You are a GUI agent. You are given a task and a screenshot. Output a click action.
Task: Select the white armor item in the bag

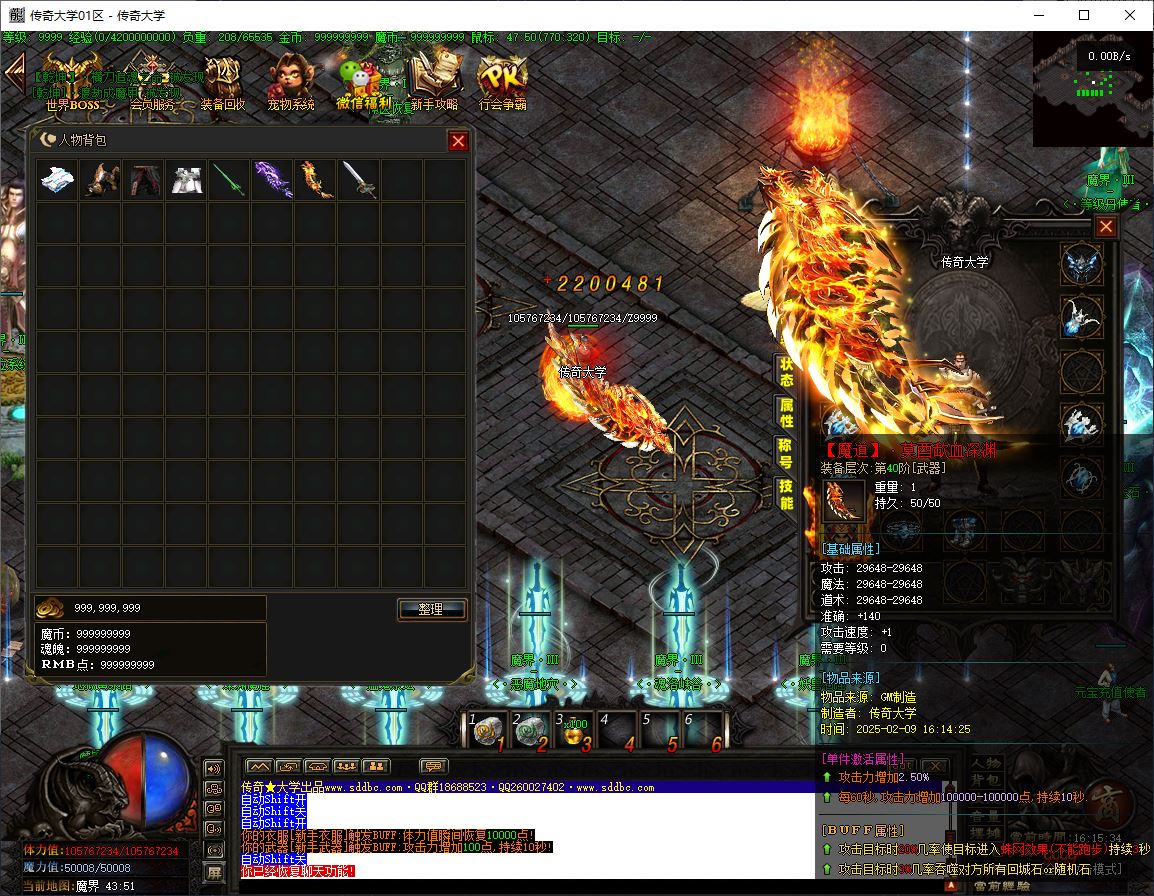pos(186,180)
